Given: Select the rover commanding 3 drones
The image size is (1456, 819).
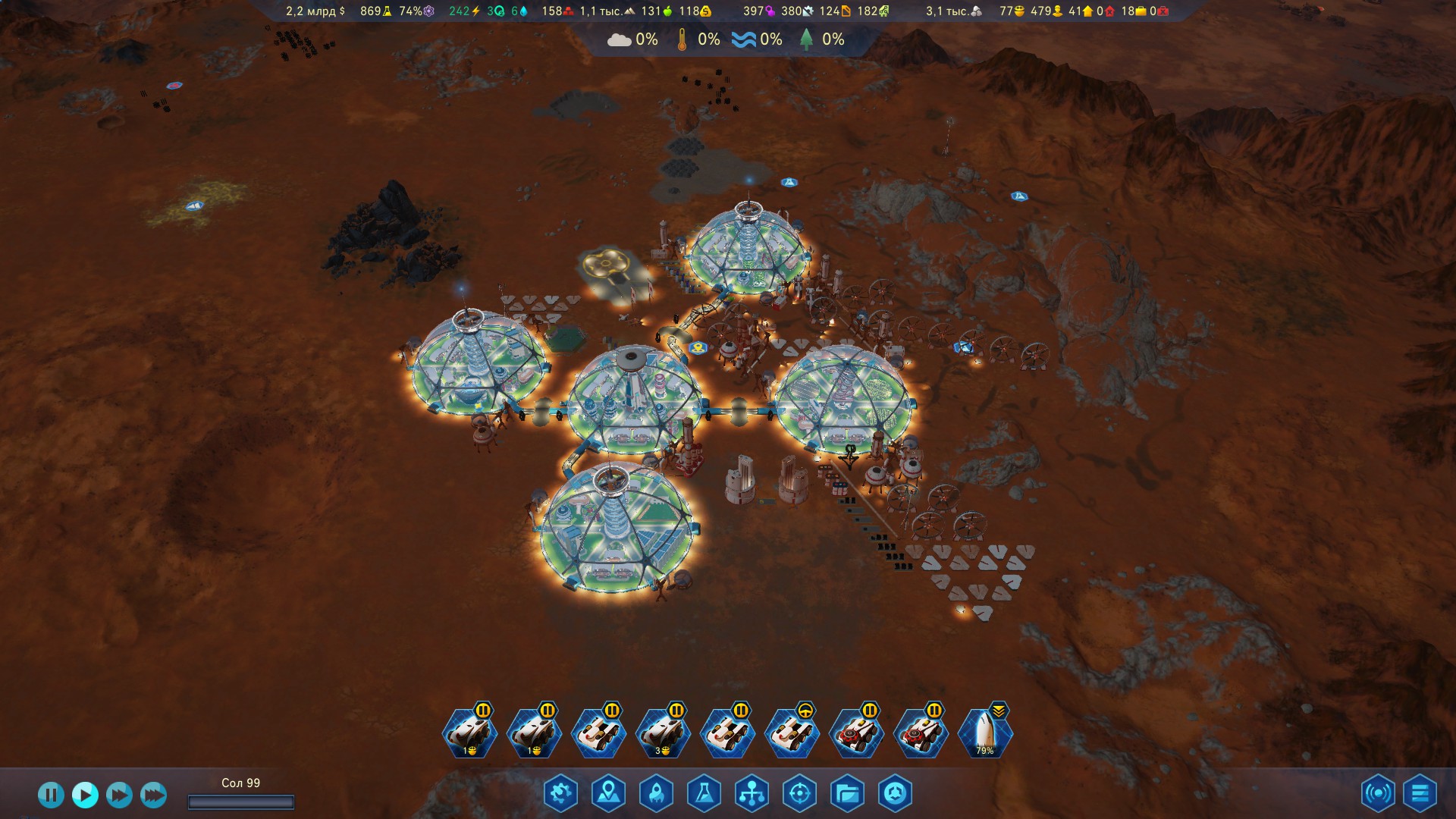Looking at the screenshot, I should [x=663, y=733].
